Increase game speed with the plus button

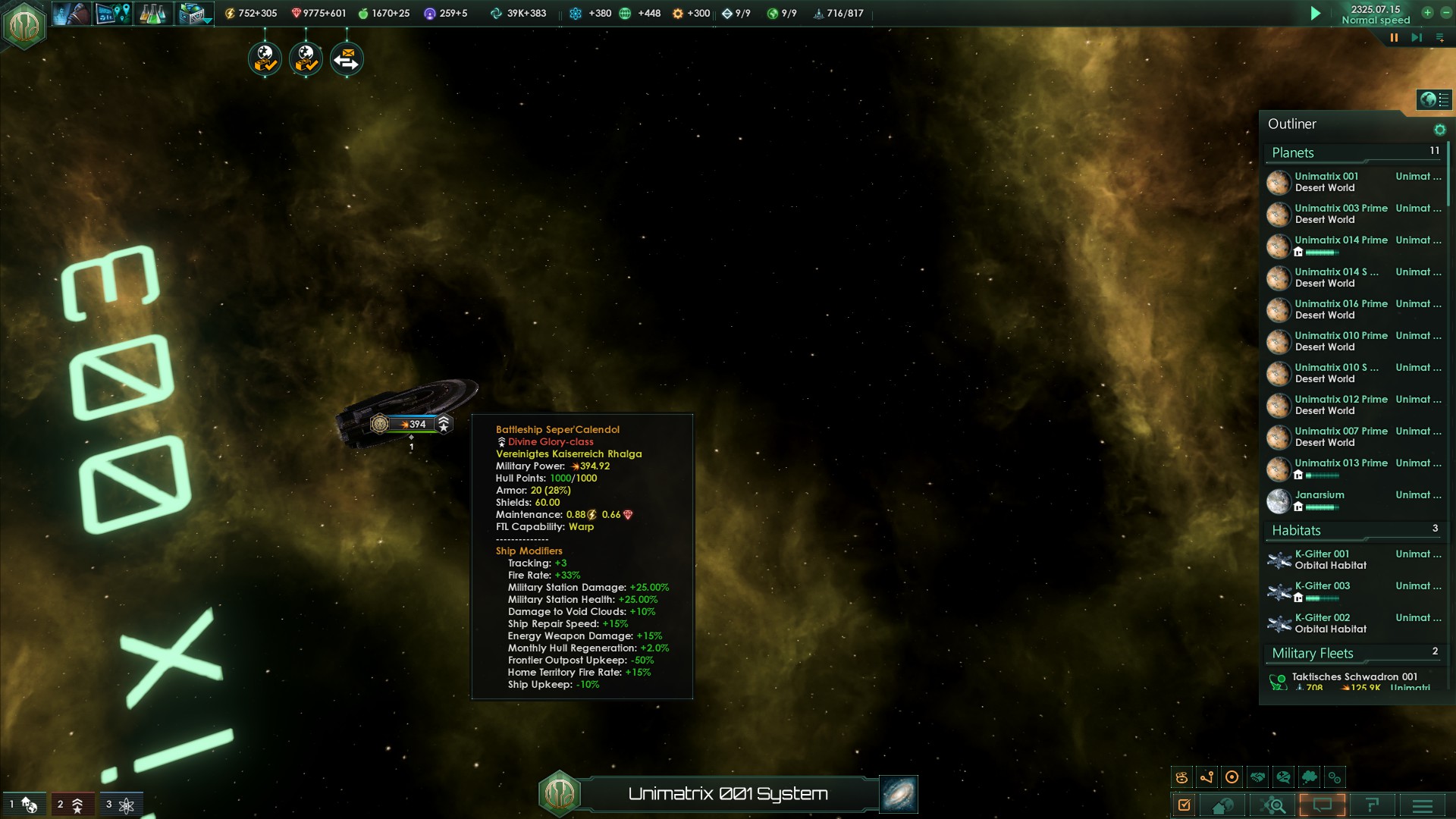[x=1427, y=12]
